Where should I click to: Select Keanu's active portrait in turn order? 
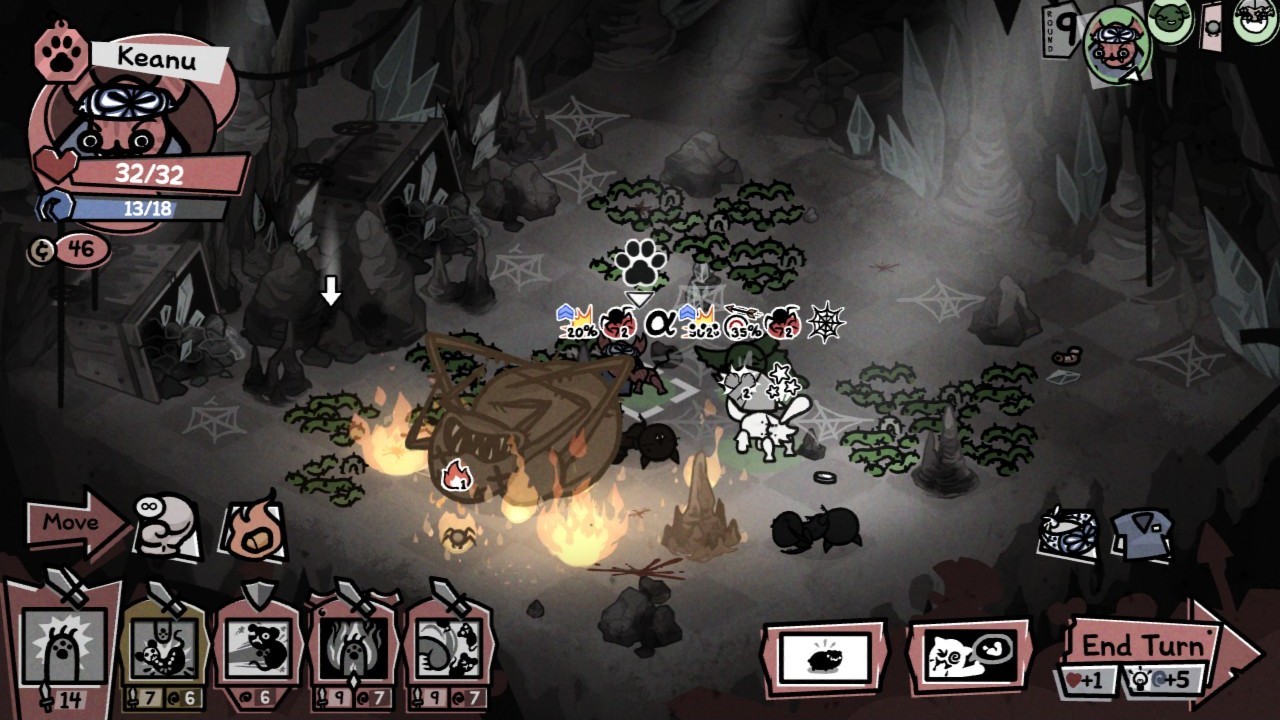1117,45
